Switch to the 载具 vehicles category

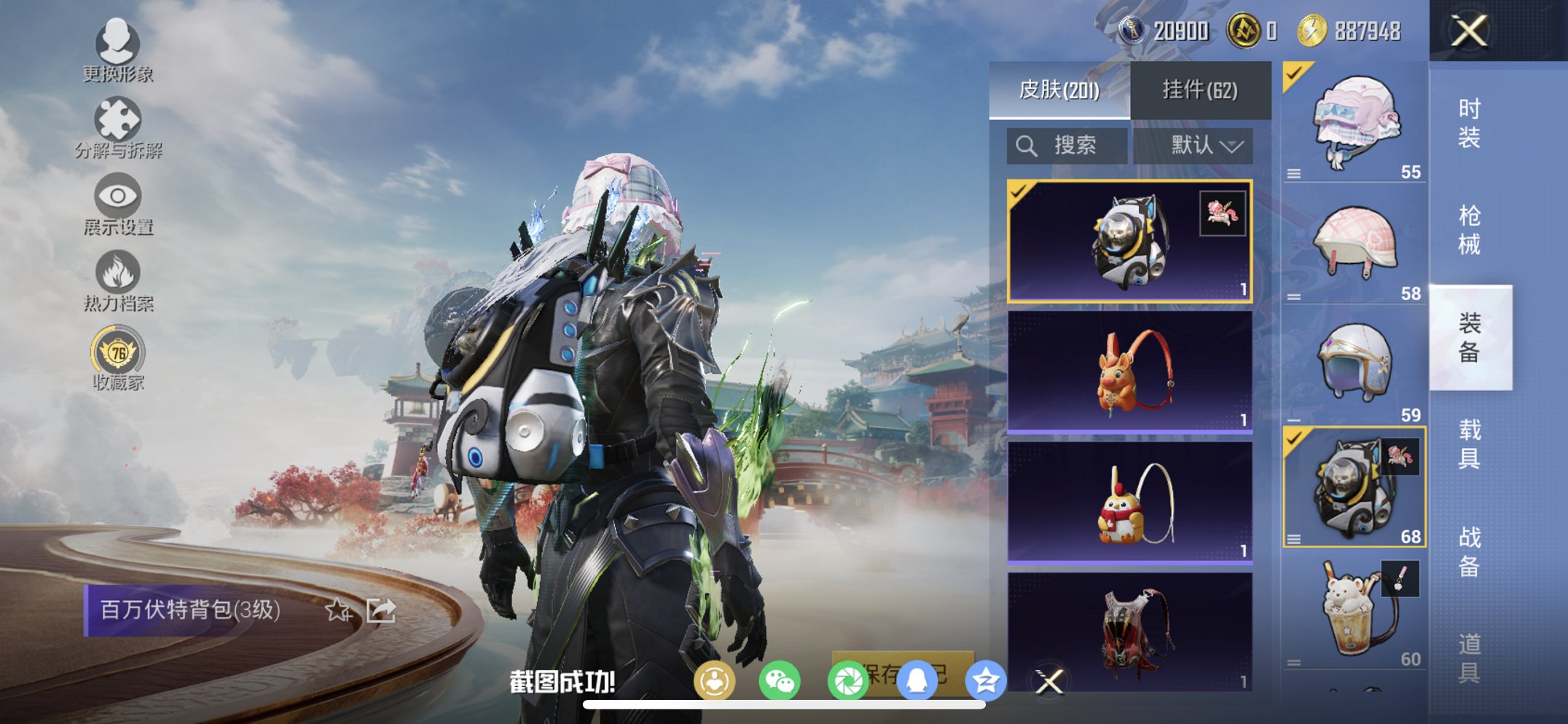coord(1469,444)
